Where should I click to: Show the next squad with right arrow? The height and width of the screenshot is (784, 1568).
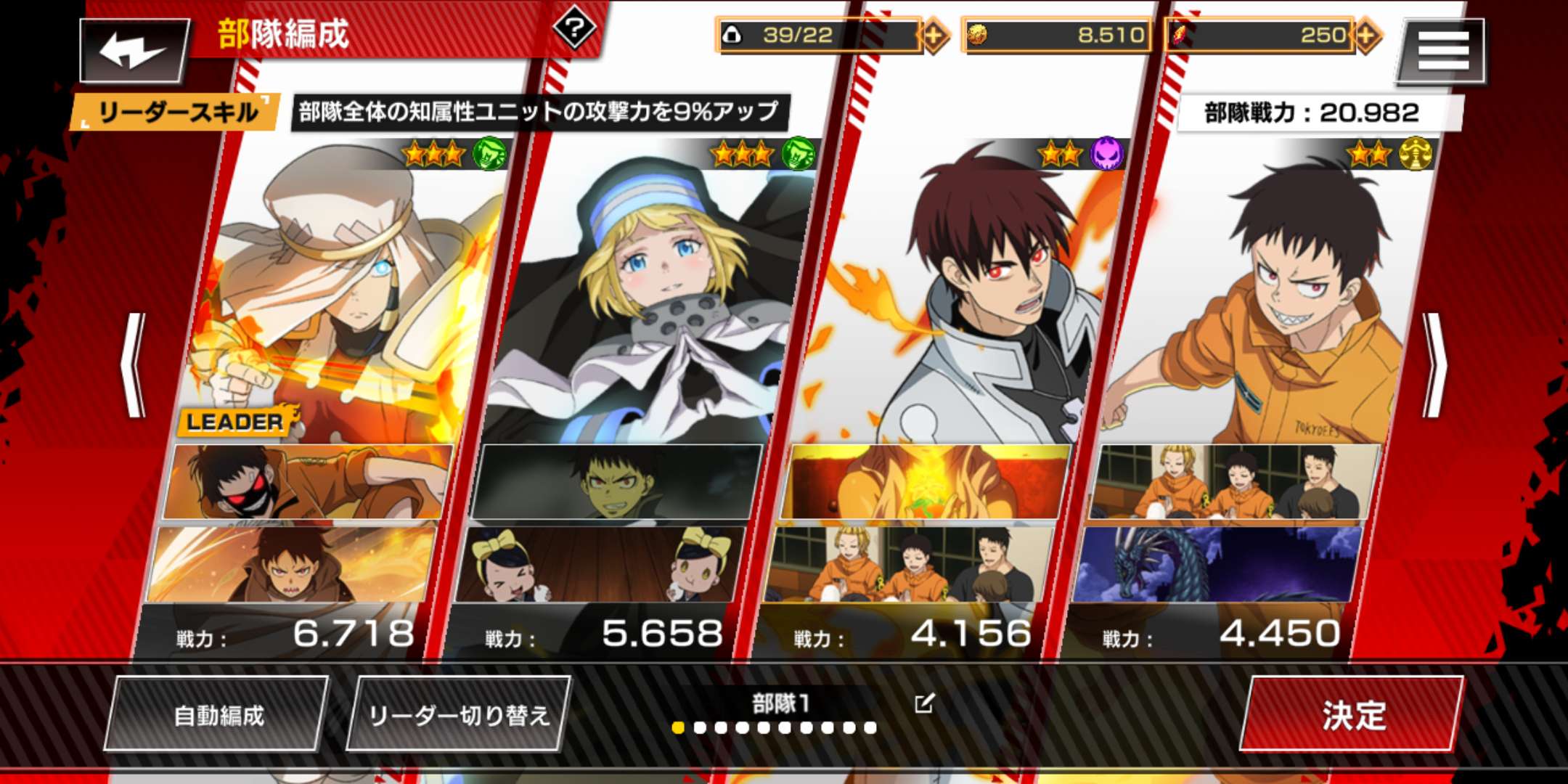tap(1434, 365)
